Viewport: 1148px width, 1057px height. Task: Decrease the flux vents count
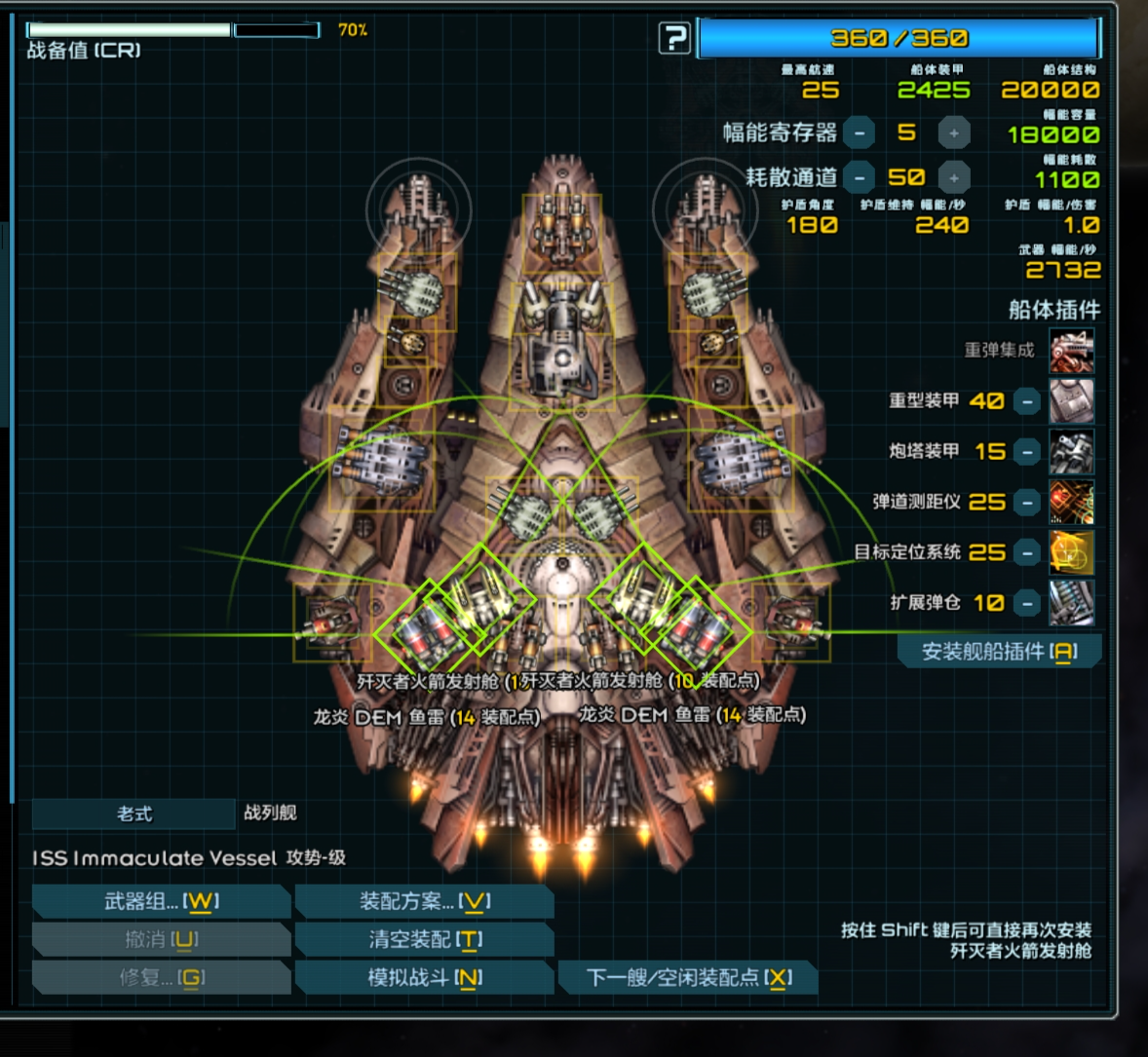click(859, 177)
